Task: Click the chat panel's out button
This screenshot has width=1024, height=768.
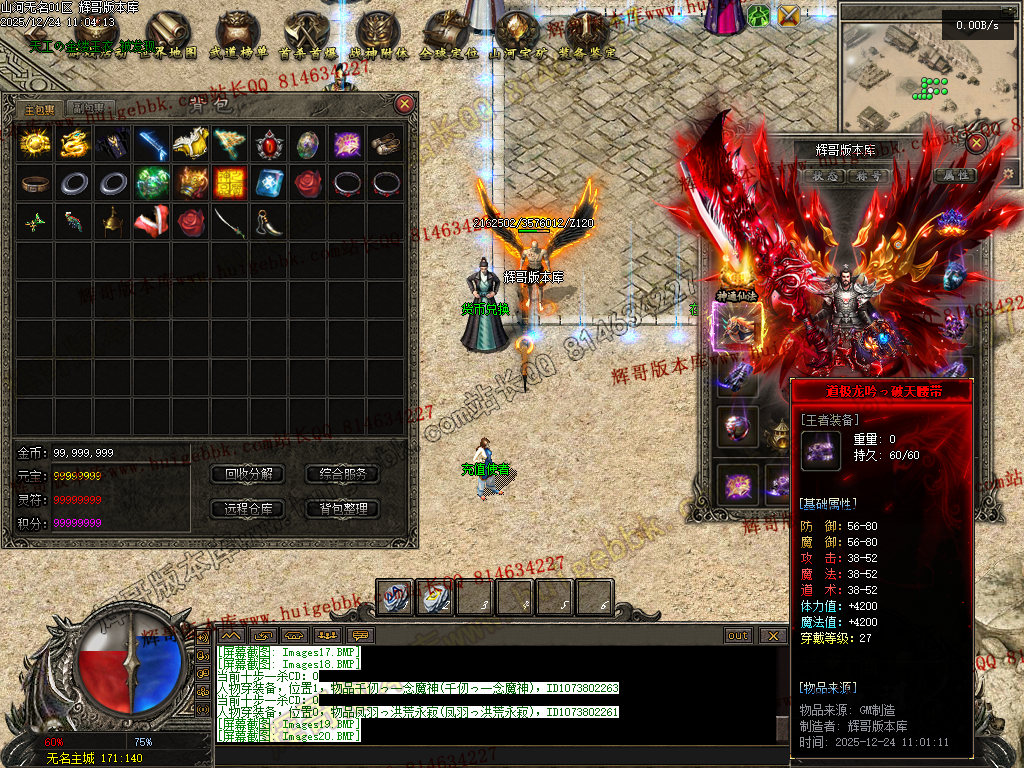Action: click(x=738, y=635)
